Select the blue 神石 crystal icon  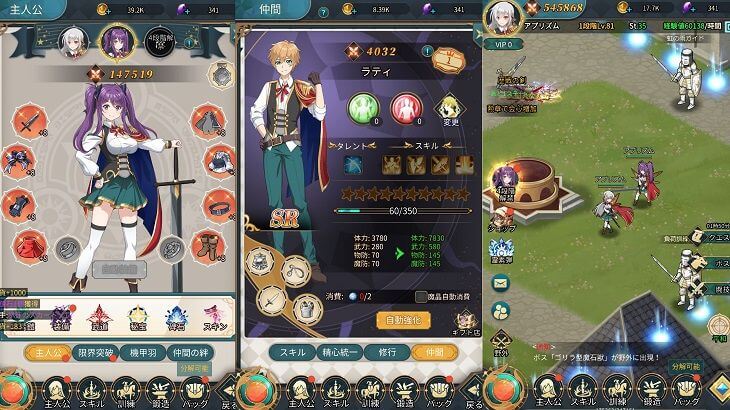174,318
